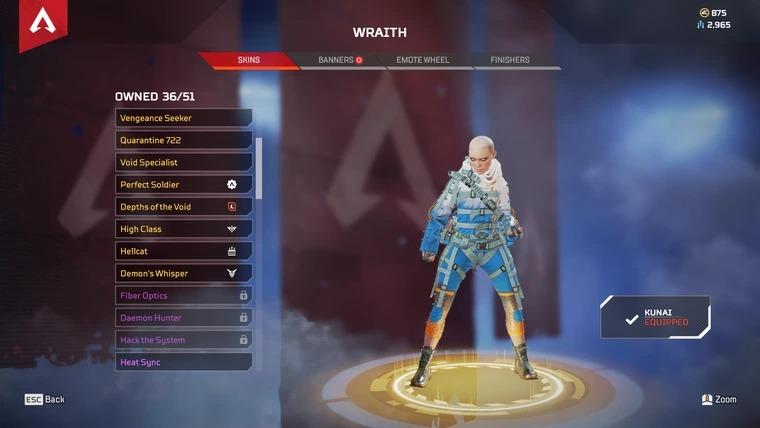Open the Banners tab
Image resolution: width=760 pixels, height=428 pixels.
pos(339,60)
